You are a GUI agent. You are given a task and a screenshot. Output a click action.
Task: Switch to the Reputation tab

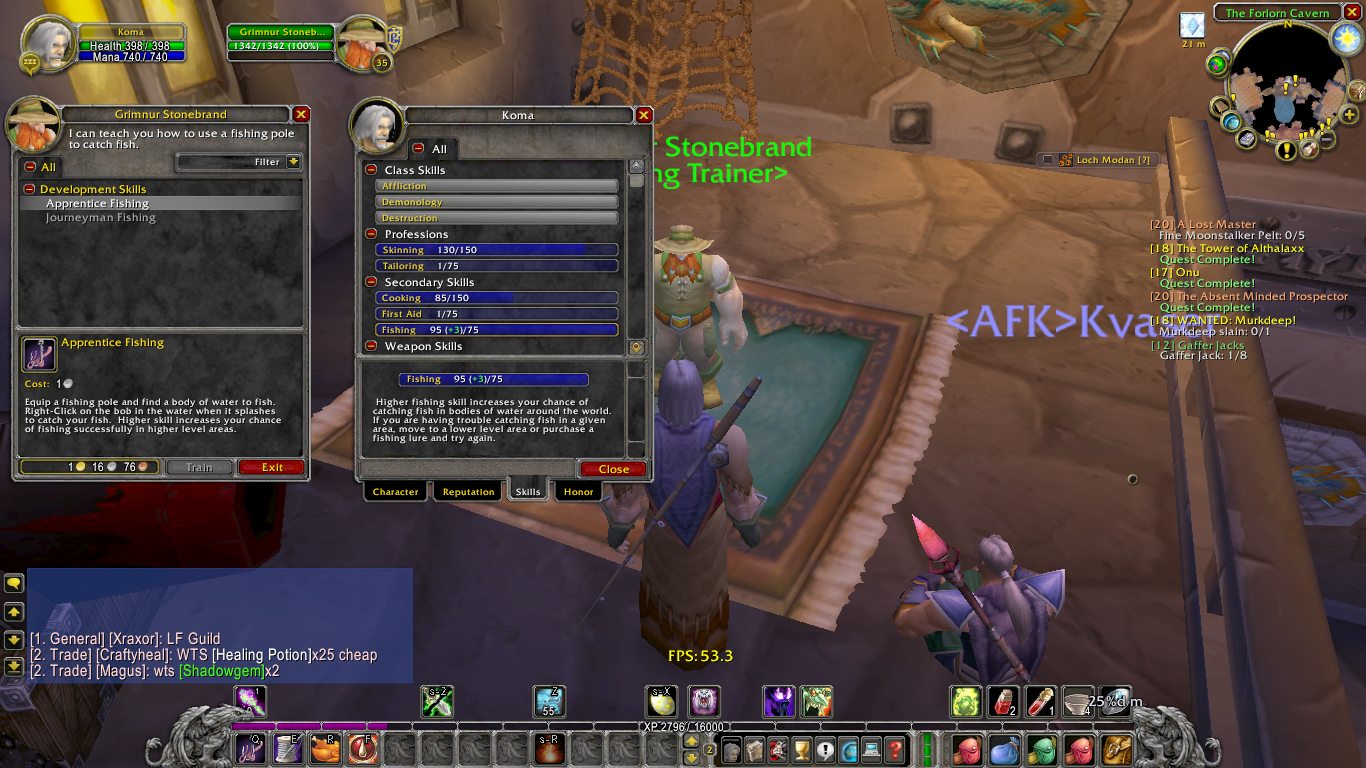tap(467, 491)
